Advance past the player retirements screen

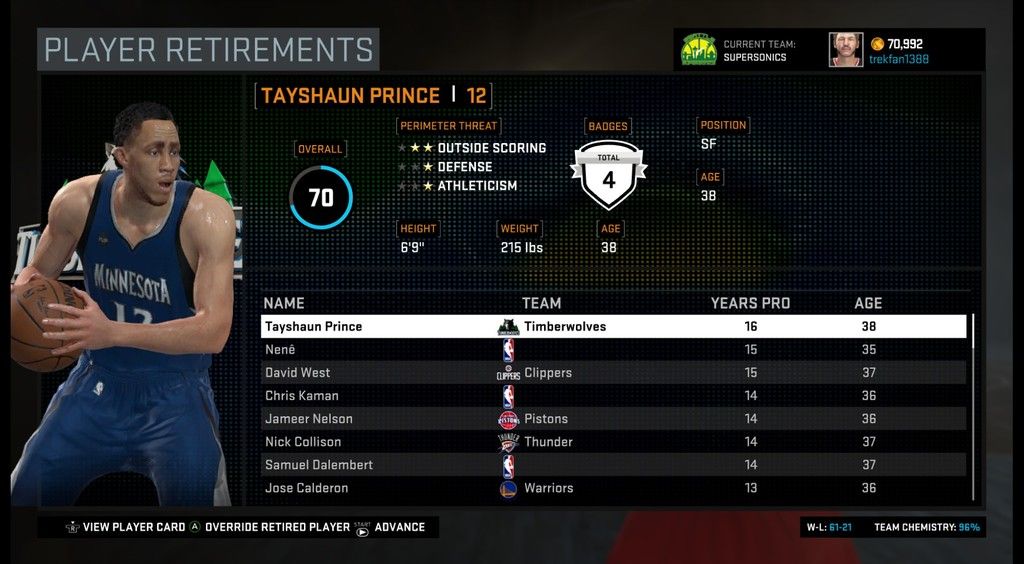point(399,527)
